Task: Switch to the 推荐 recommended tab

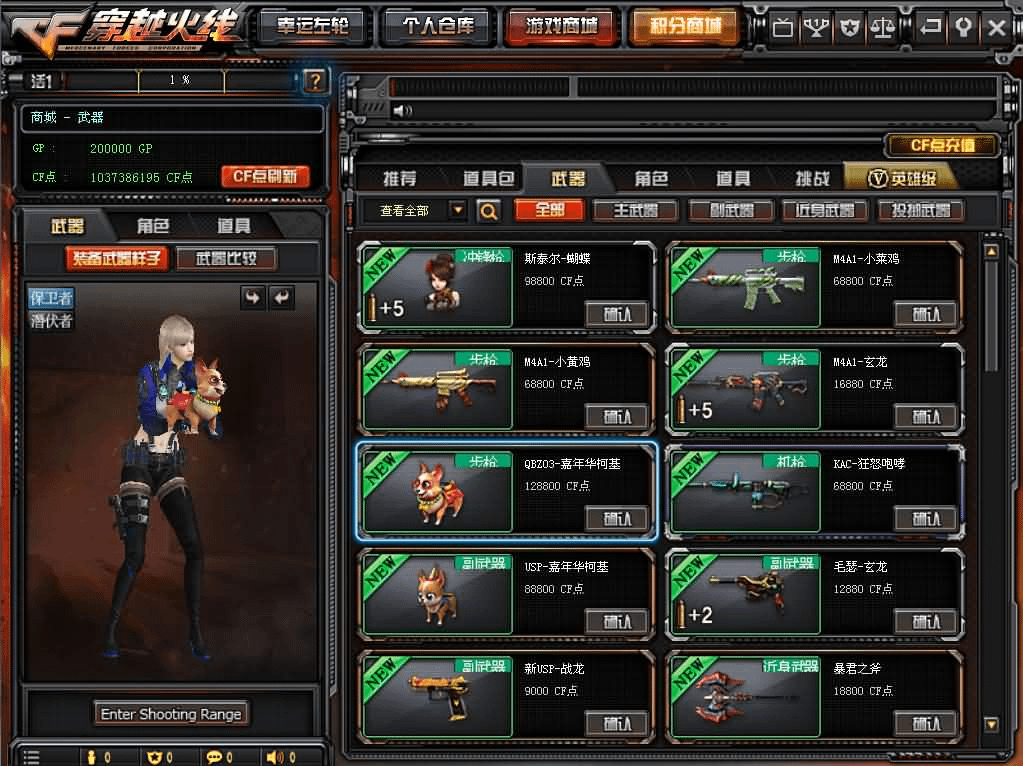Action: pyautogui.click(x=400, y=179)
